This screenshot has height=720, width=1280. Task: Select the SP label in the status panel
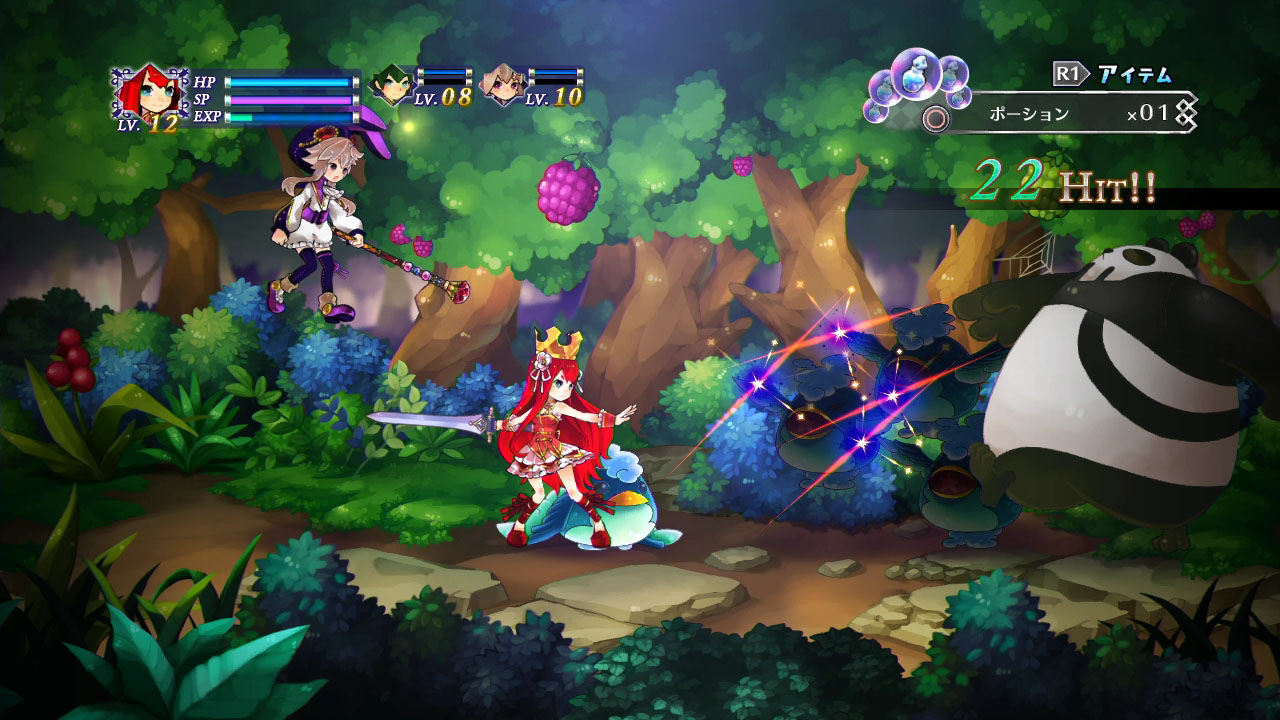coord(203,100)
